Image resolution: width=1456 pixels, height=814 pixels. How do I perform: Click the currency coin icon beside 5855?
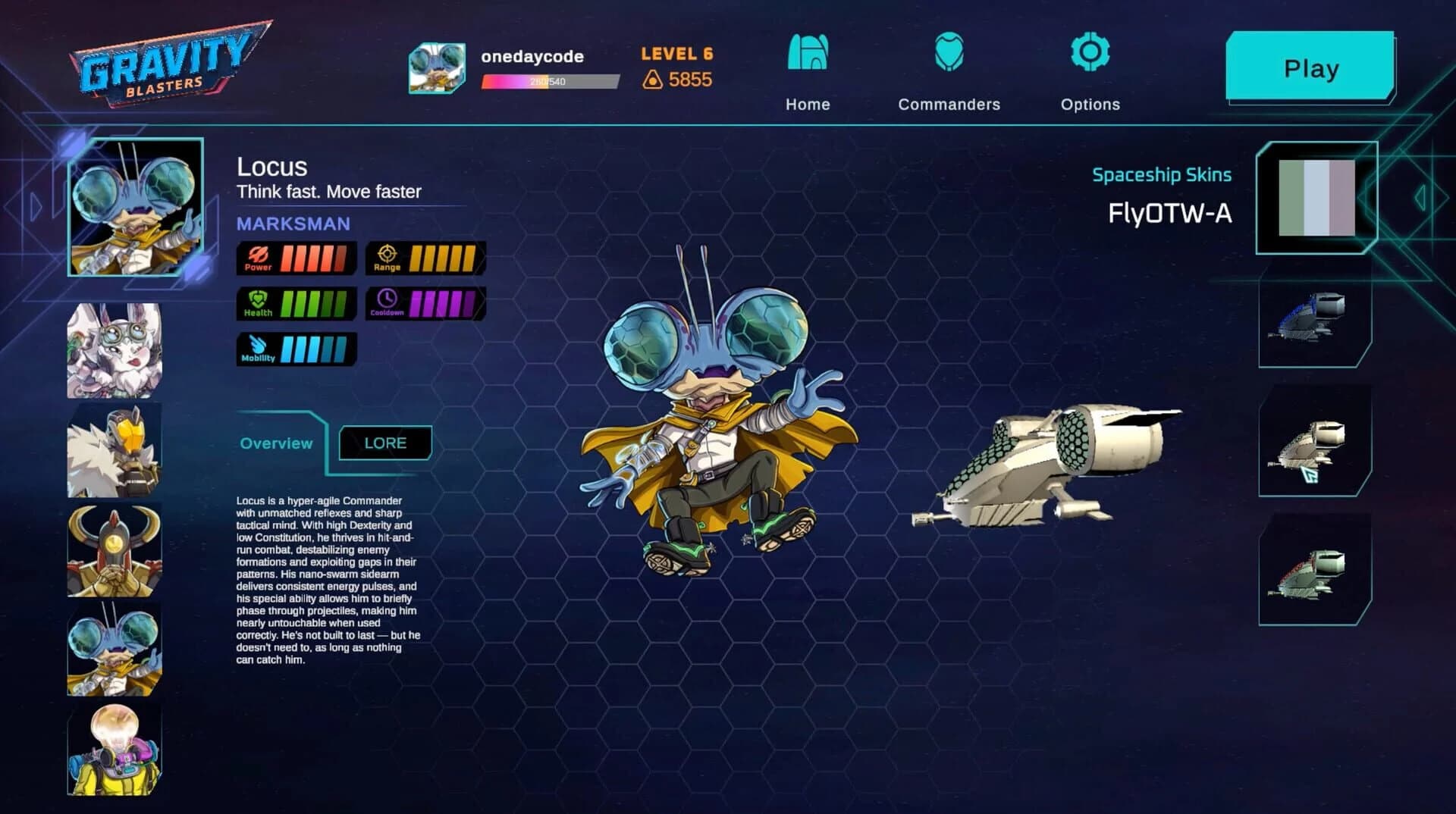click(x=654, y=77)
